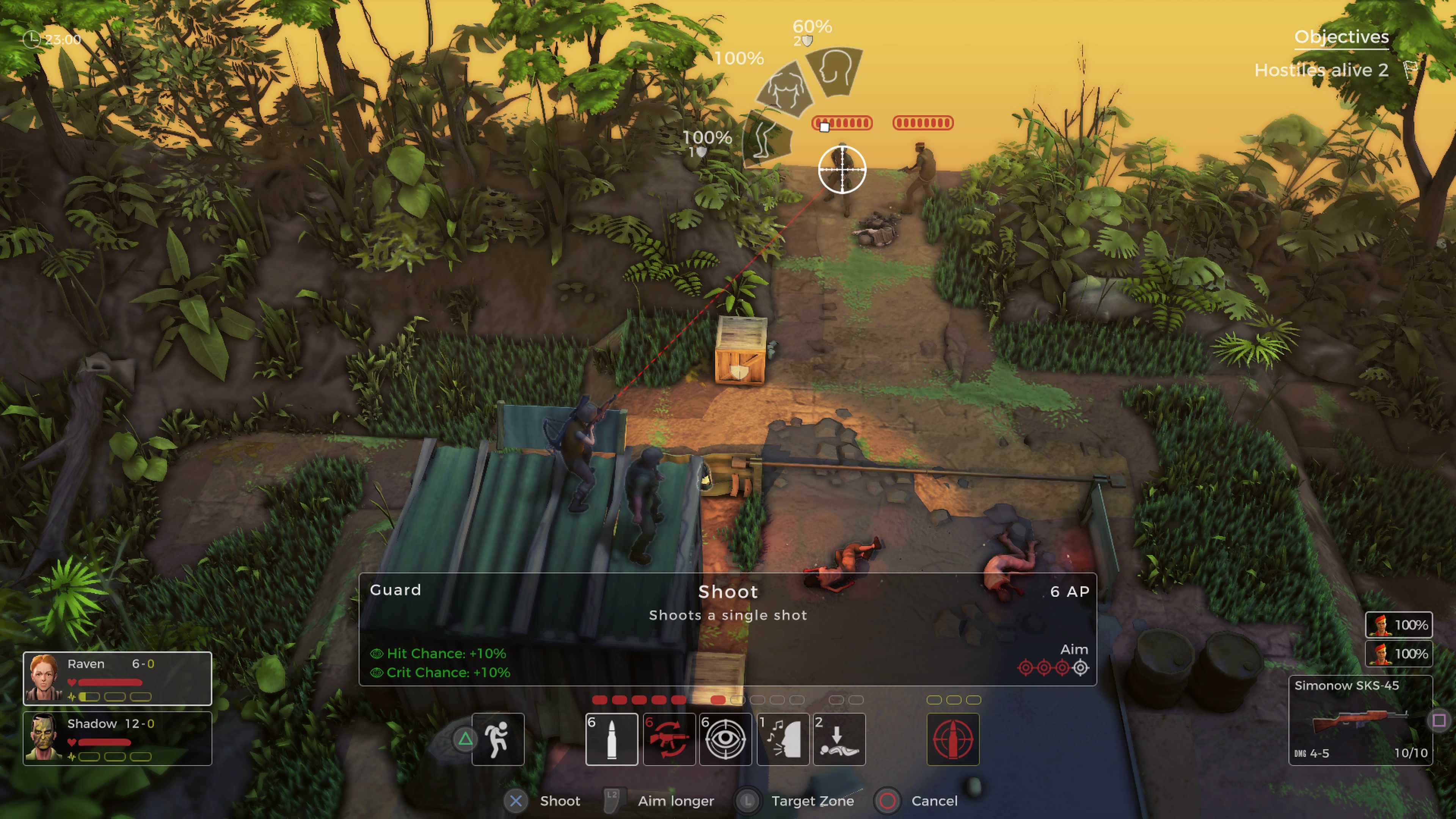Select the single shot bullet ability
The width and height of the screenshot is (1456, 819).
[x=612, y=739]
